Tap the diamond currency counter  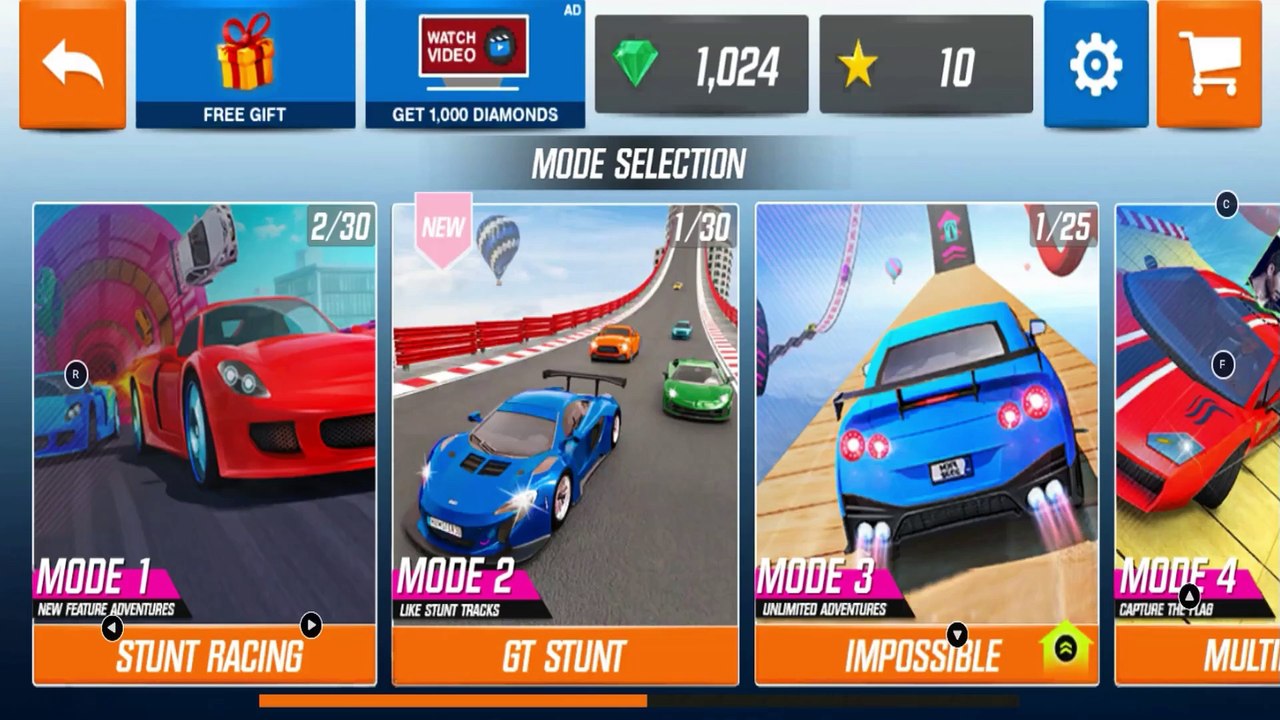click(701, 65)
